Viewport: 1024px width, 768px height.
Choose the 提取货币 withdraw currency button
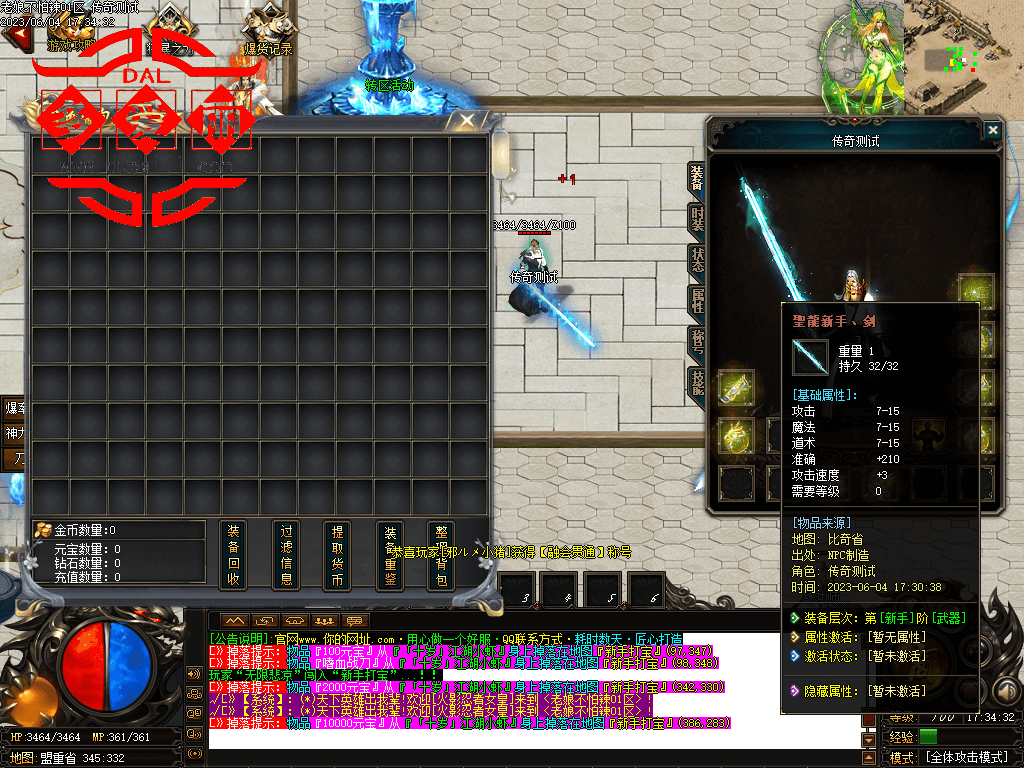tap(338, 553)
